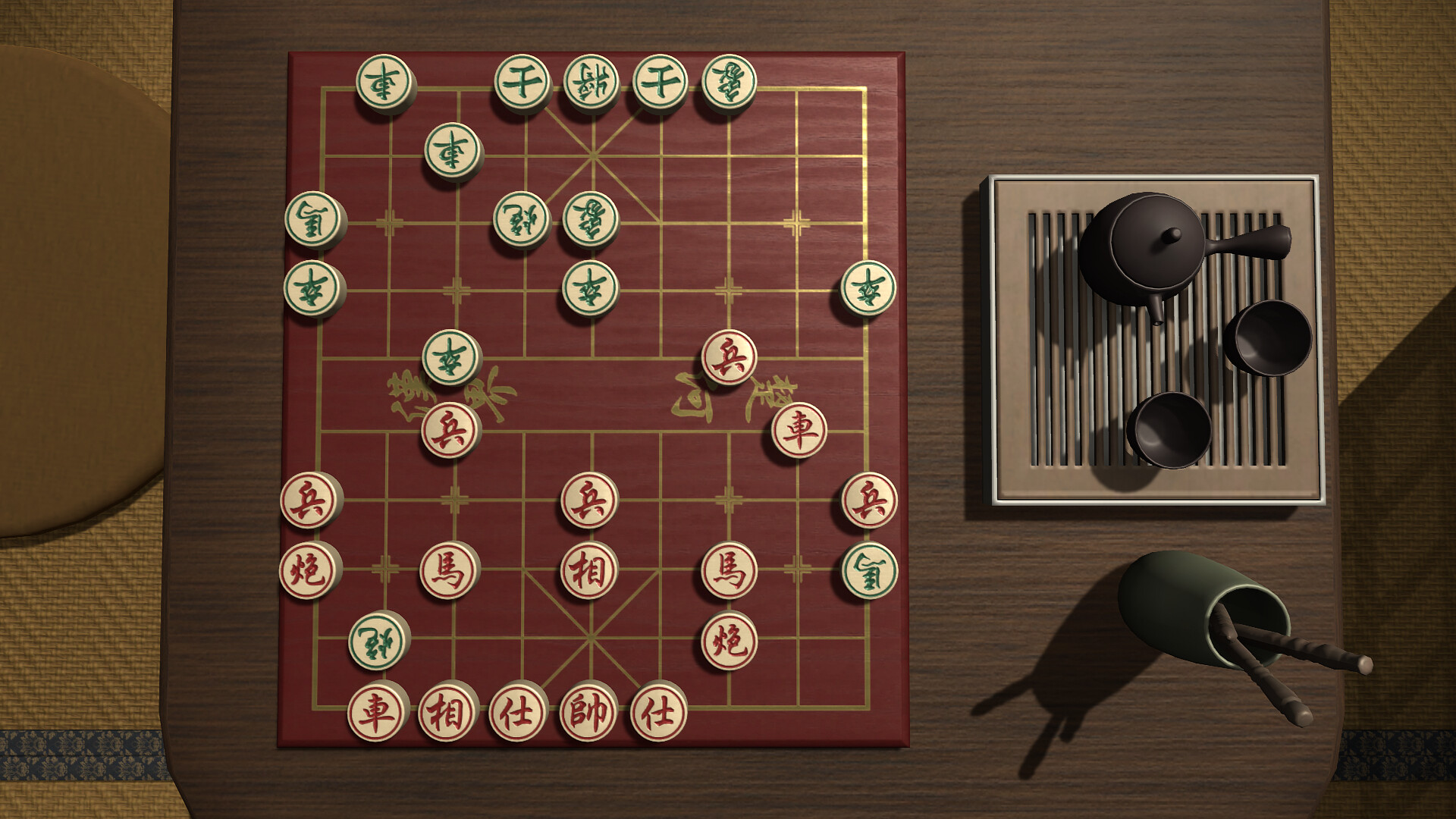This screenshot has height=819, width=1456.
Task: Select the red soldier on the central file
Action: tap(589, 500)
